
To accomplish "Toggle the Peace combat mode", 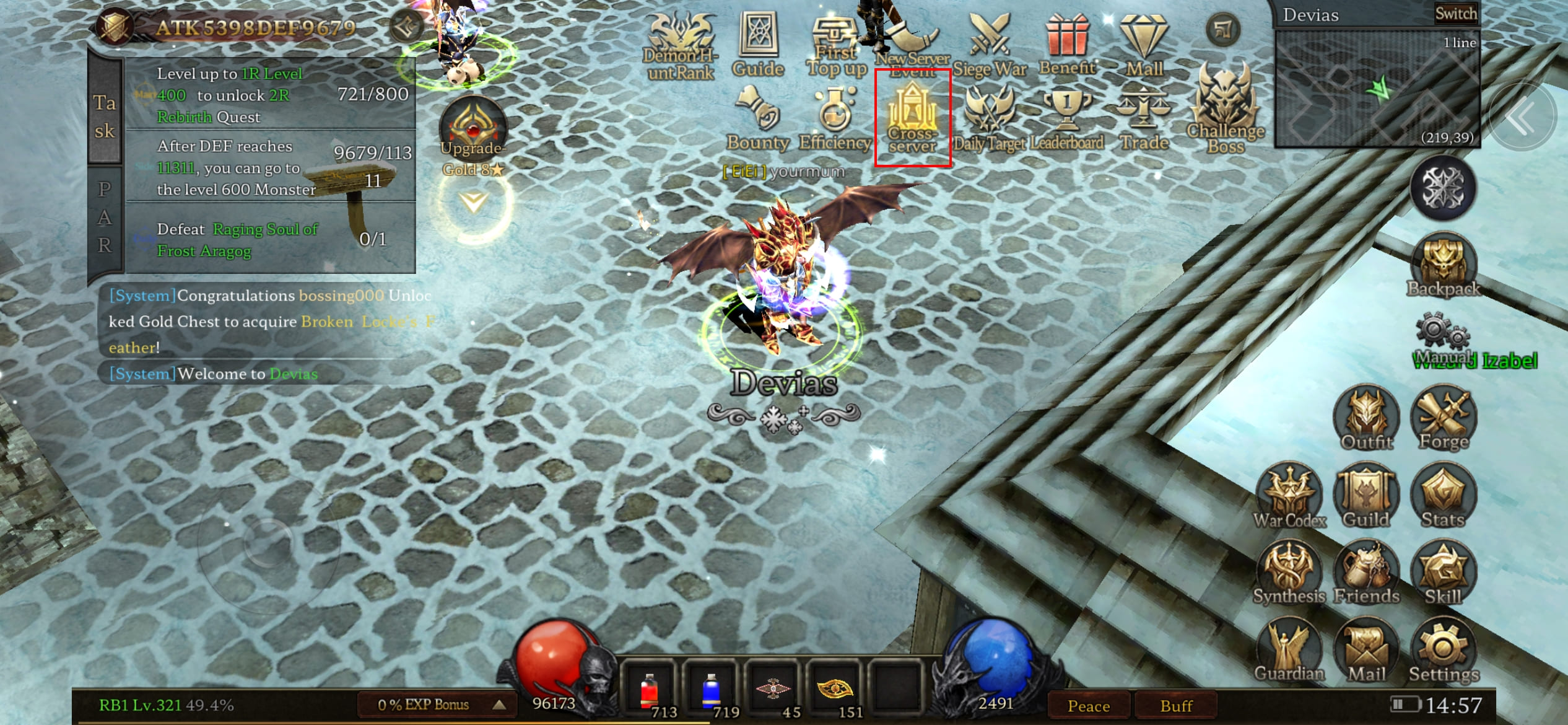I will pos(1088,706).
